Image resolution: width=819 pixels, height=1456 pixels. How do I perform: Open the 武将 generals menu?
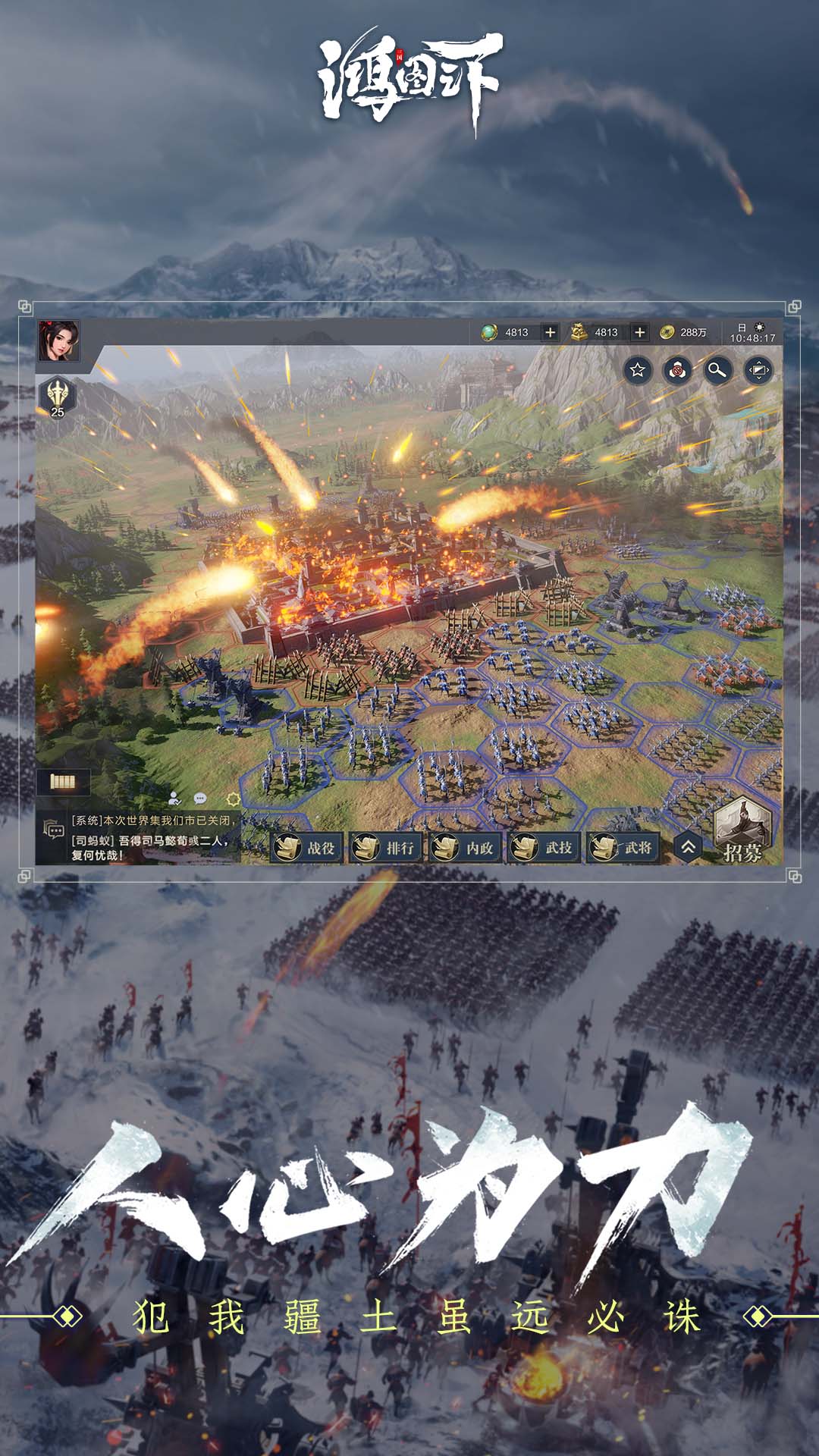point(624,847)
